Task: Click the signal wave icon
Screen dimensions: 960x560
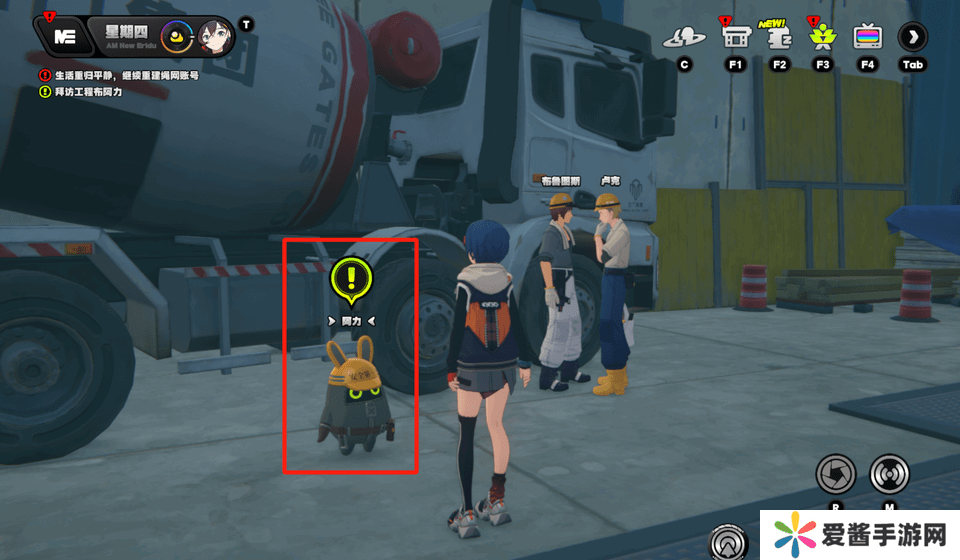Action: [889, 473]
